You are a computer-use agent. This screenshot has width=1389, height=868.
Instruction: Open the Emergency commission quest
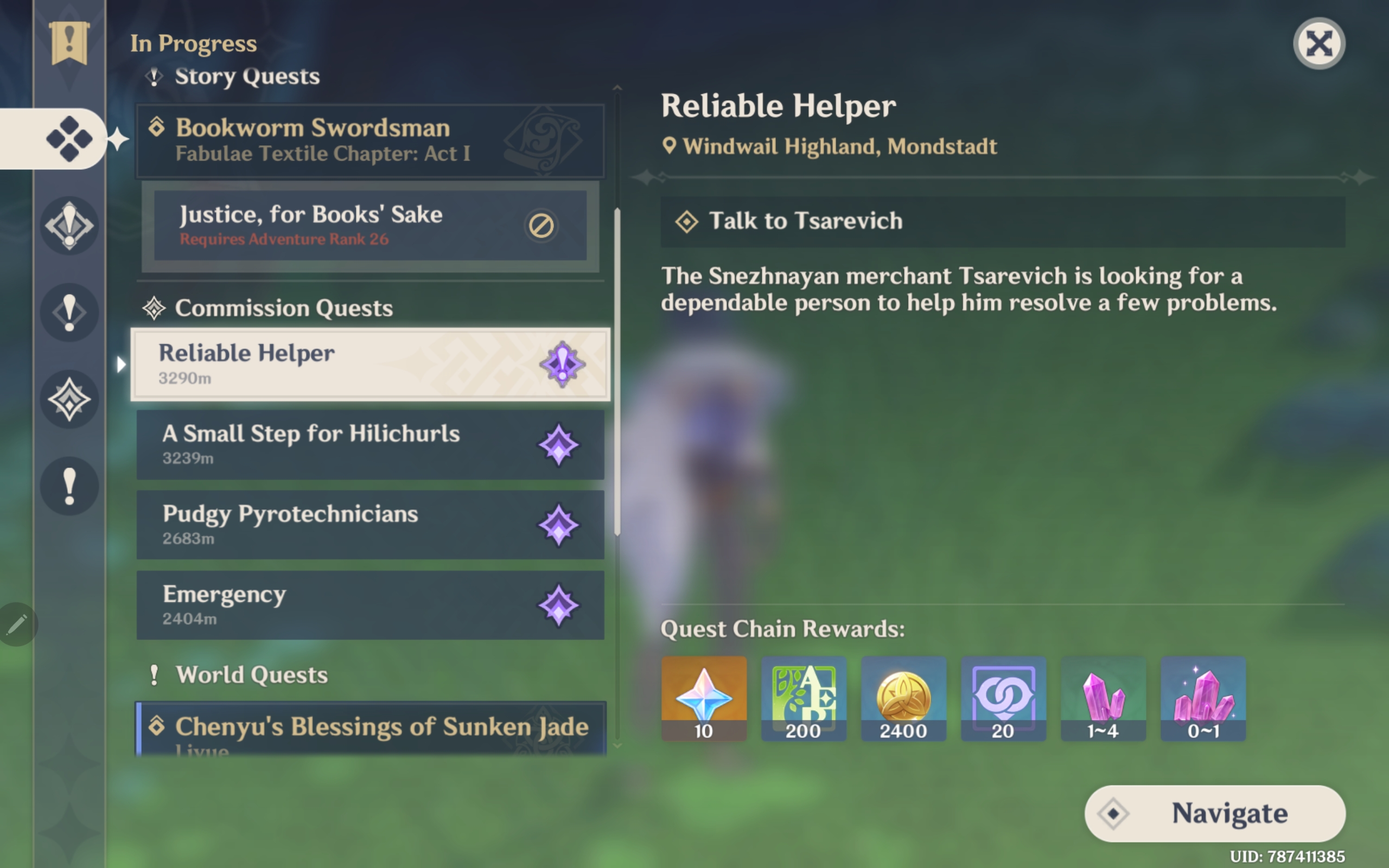[x=369, y=605]
